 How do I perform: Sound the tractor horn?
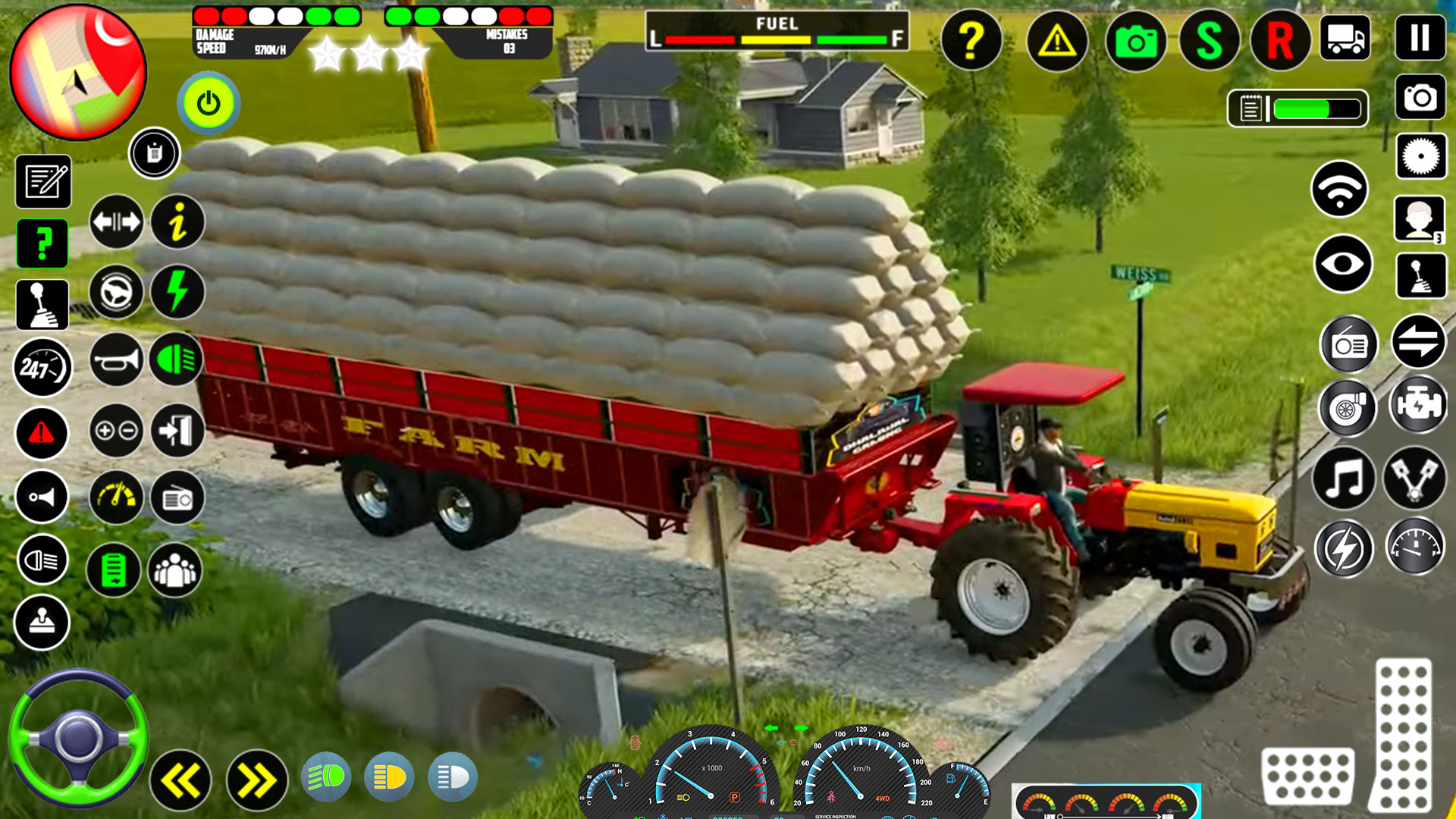pos(115,356)
